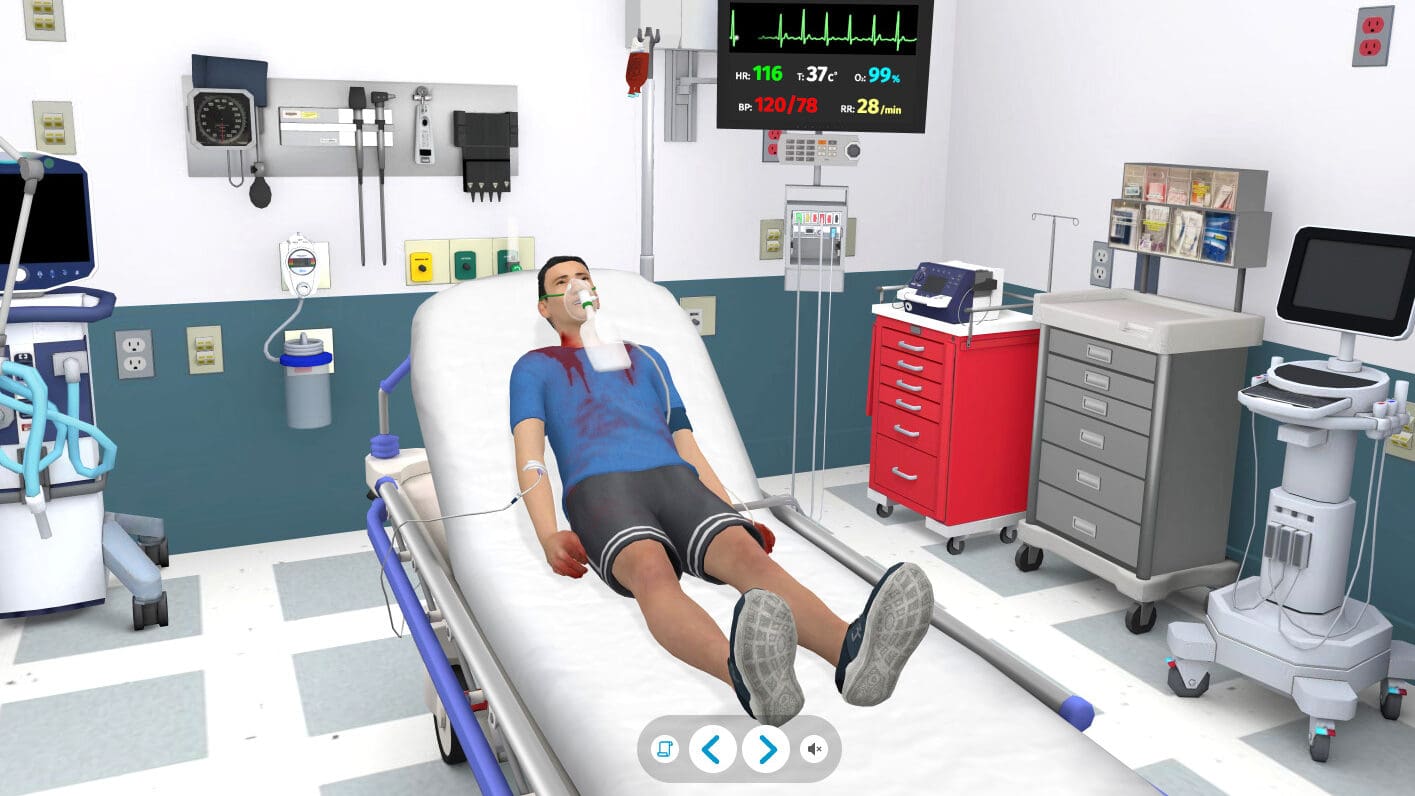This screenshot has height=796, width=1415.
Task: Go back with the left arrow button
Action: (x=712, y=748)
